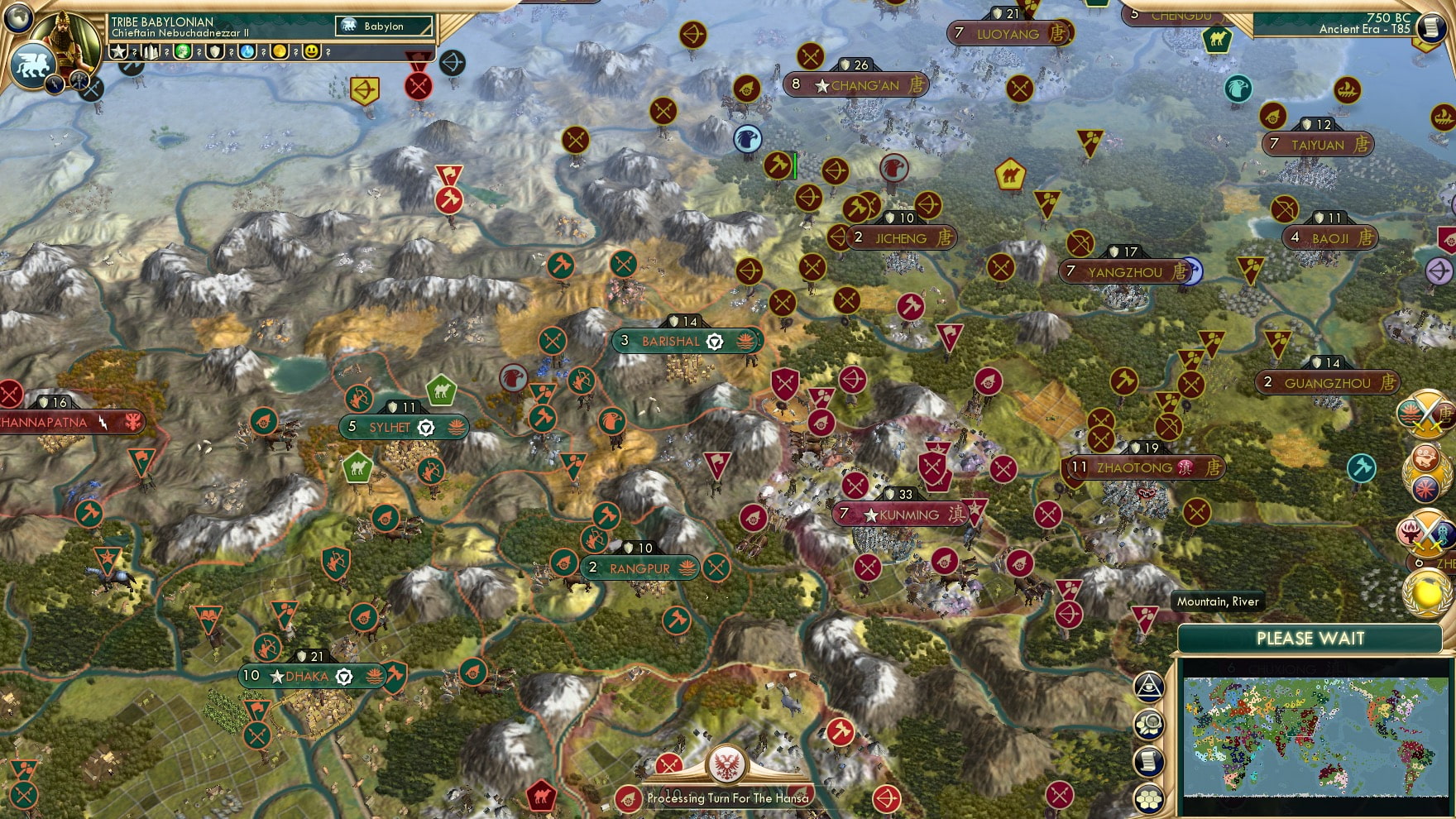1456x819 pixels.
Task: Click the globe icon above the leader portrait
Action: [17, 19]
